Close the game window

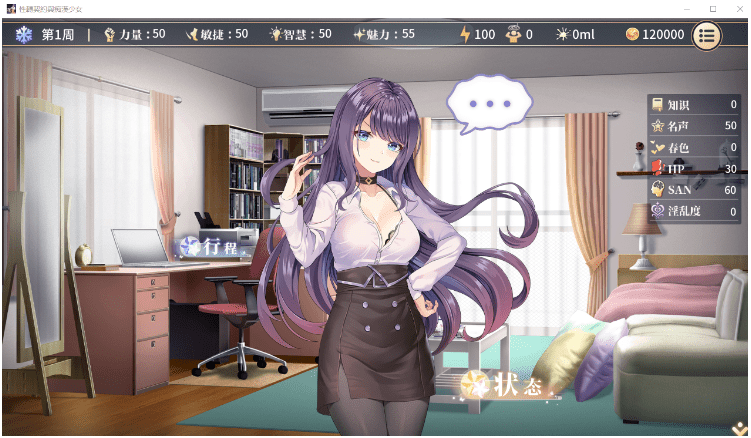point(738,9)
